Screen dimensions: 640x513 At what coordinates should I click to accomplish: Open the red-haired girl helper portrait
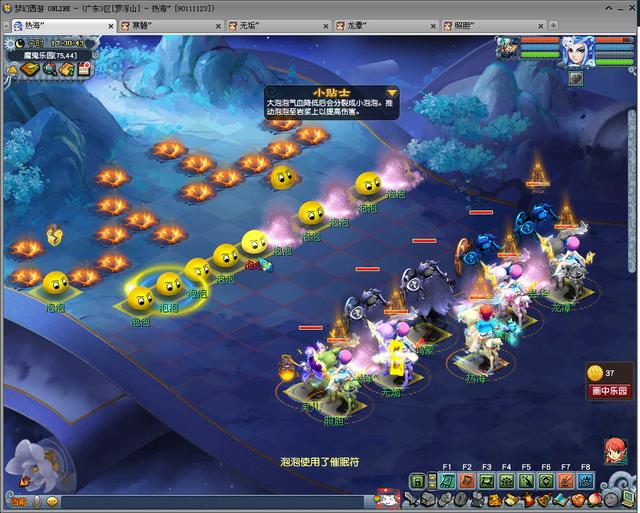point(615,451)
